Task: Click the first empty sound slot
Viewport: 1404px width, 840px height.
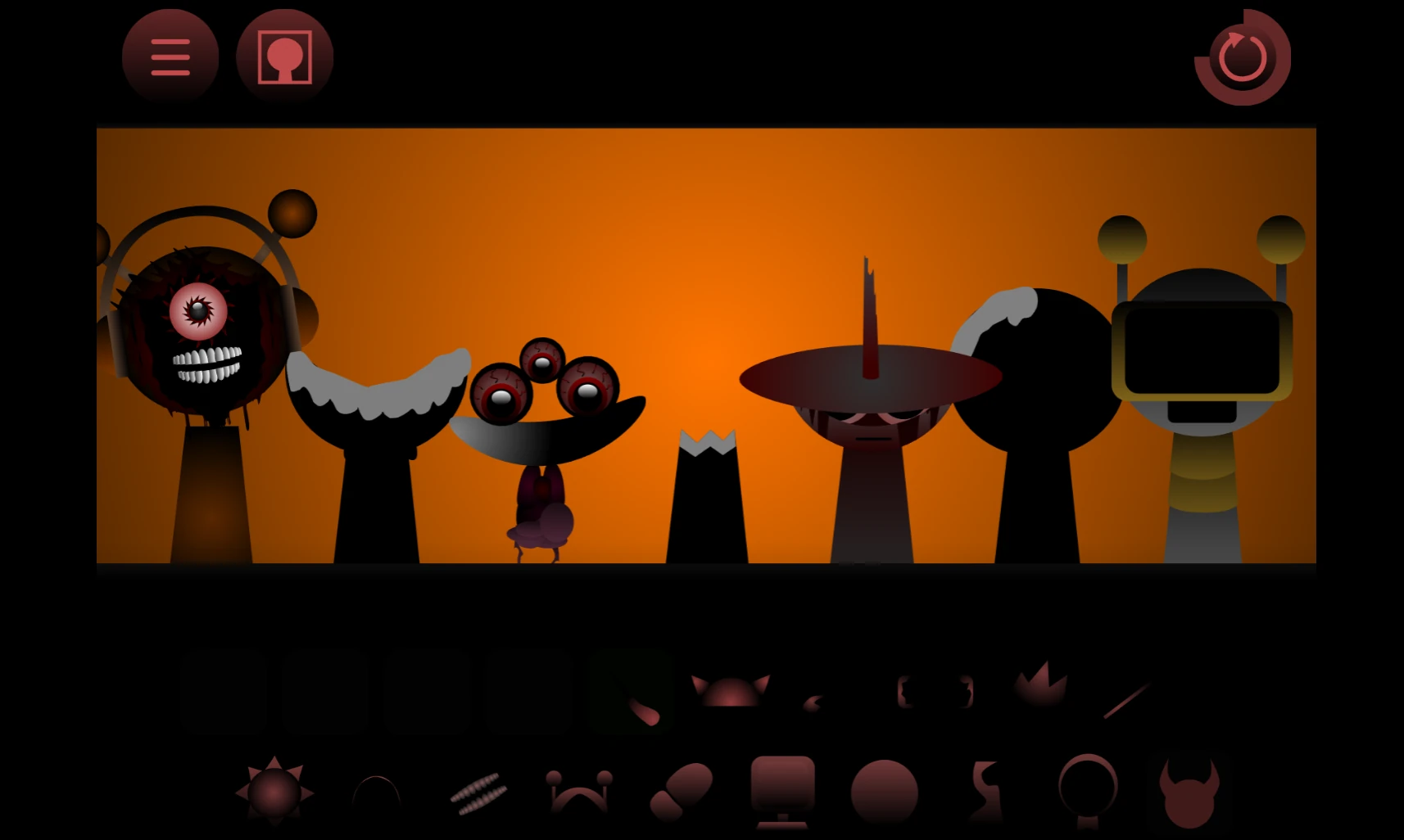Action: pyautogui.click(x=224, y=692)
